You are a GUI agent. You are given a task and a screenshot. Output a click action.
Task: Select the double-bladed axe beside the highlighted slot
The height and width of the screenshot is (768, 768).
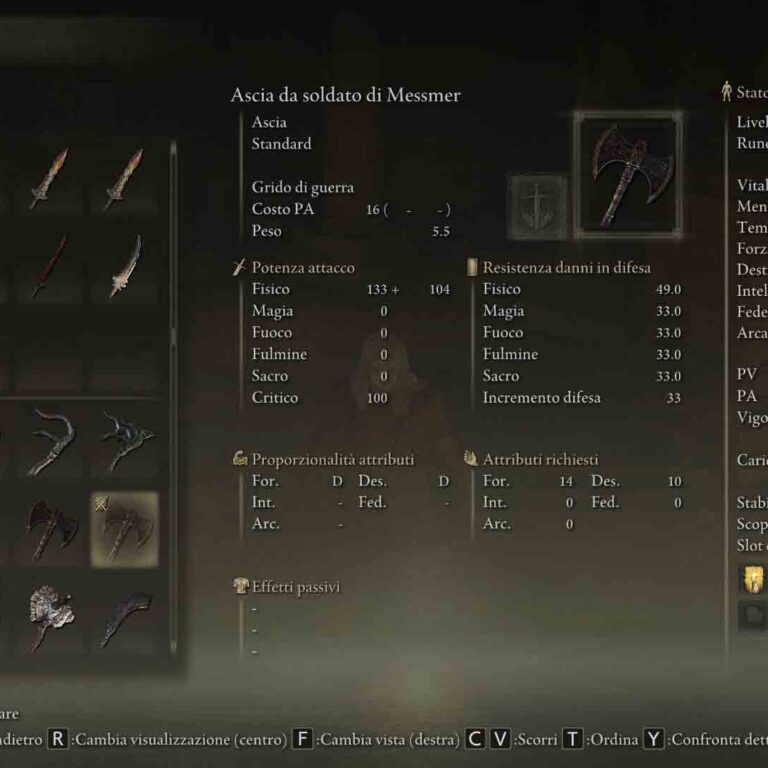tap(48, 528)
